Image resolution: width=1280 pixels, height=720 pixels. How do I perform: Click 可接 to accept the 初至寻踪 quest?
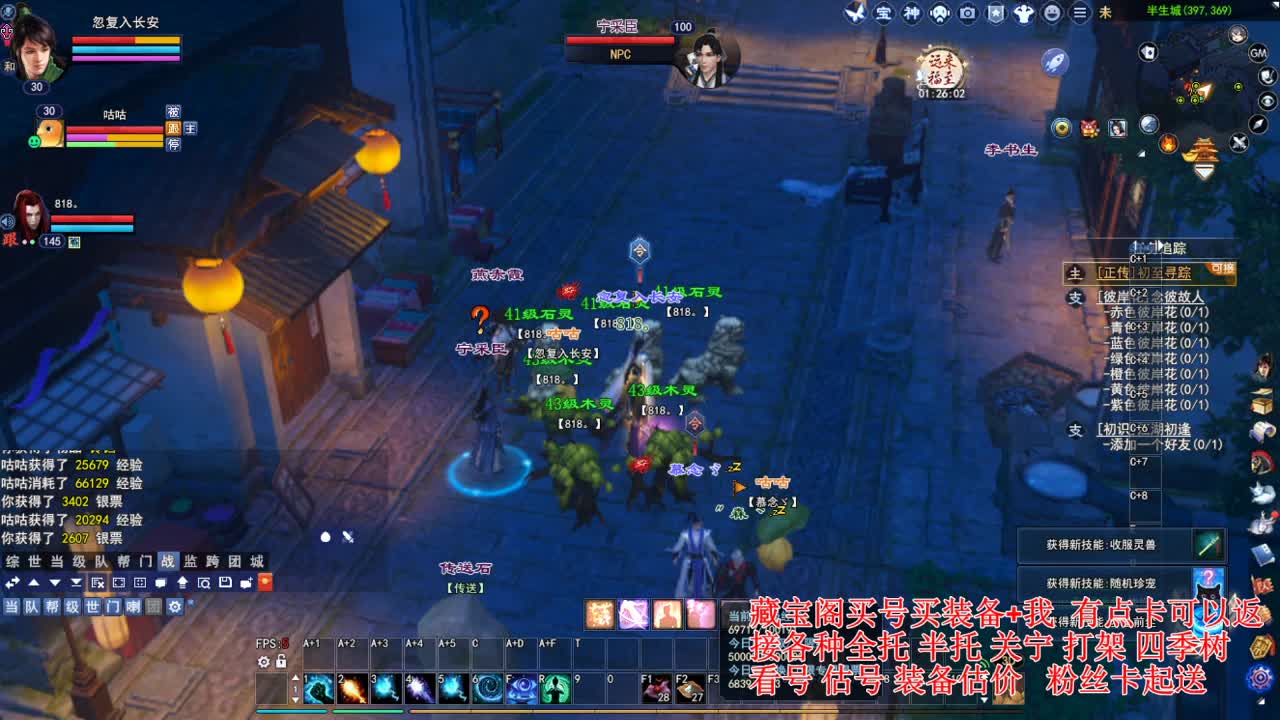tap(1222, 270)
